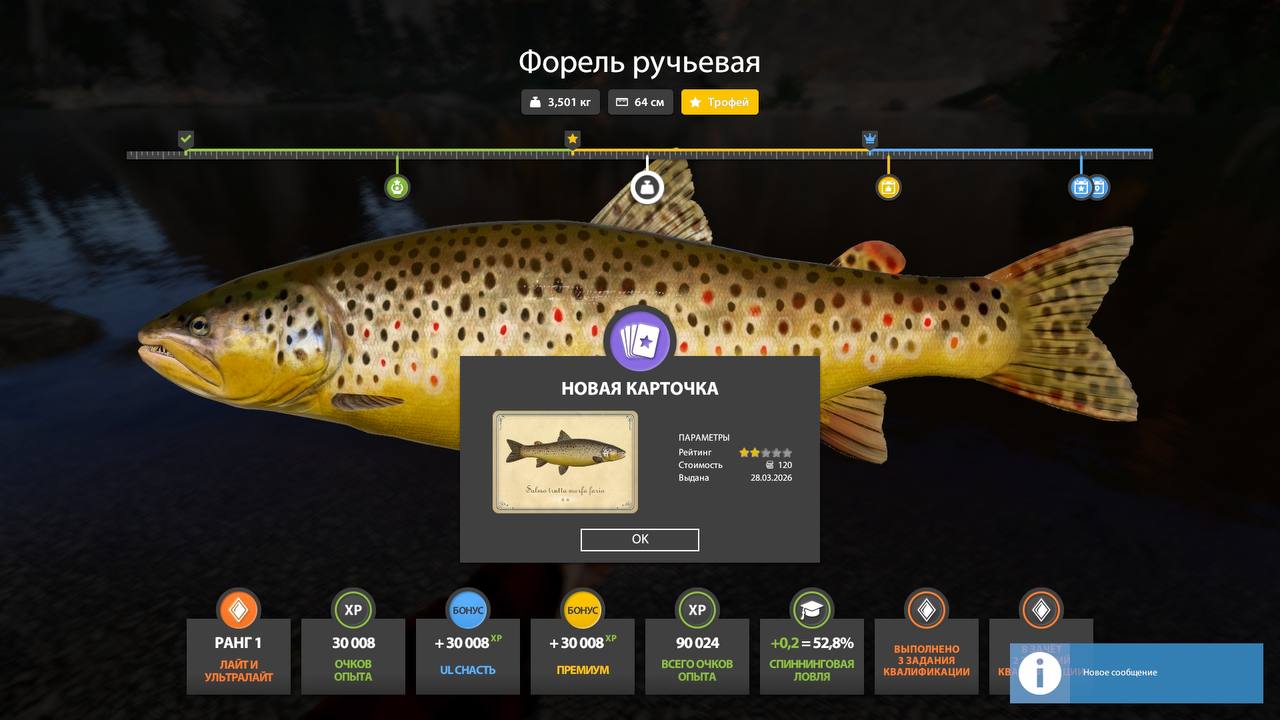Screen dimensions: 1280x720
Task: Click the info icon on the new message popup
Action: click(x=1040, y=673)
